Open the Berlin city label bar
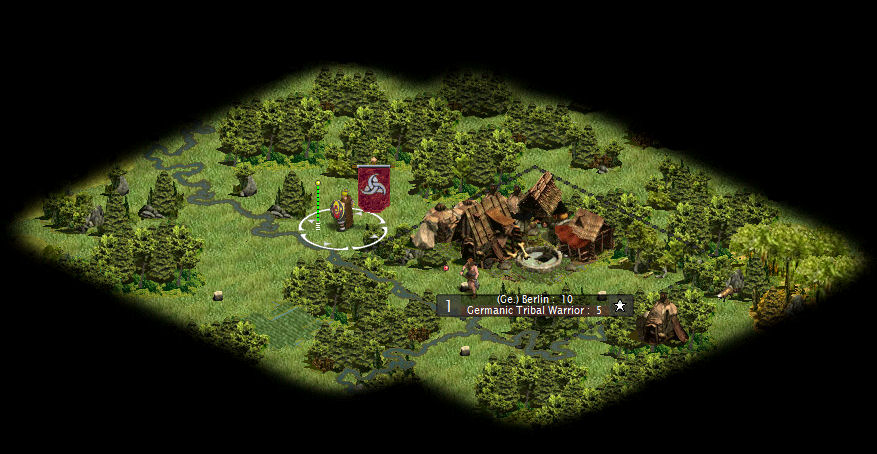The height and width of the screenshot is (454, 877). [x=535, y=305]
